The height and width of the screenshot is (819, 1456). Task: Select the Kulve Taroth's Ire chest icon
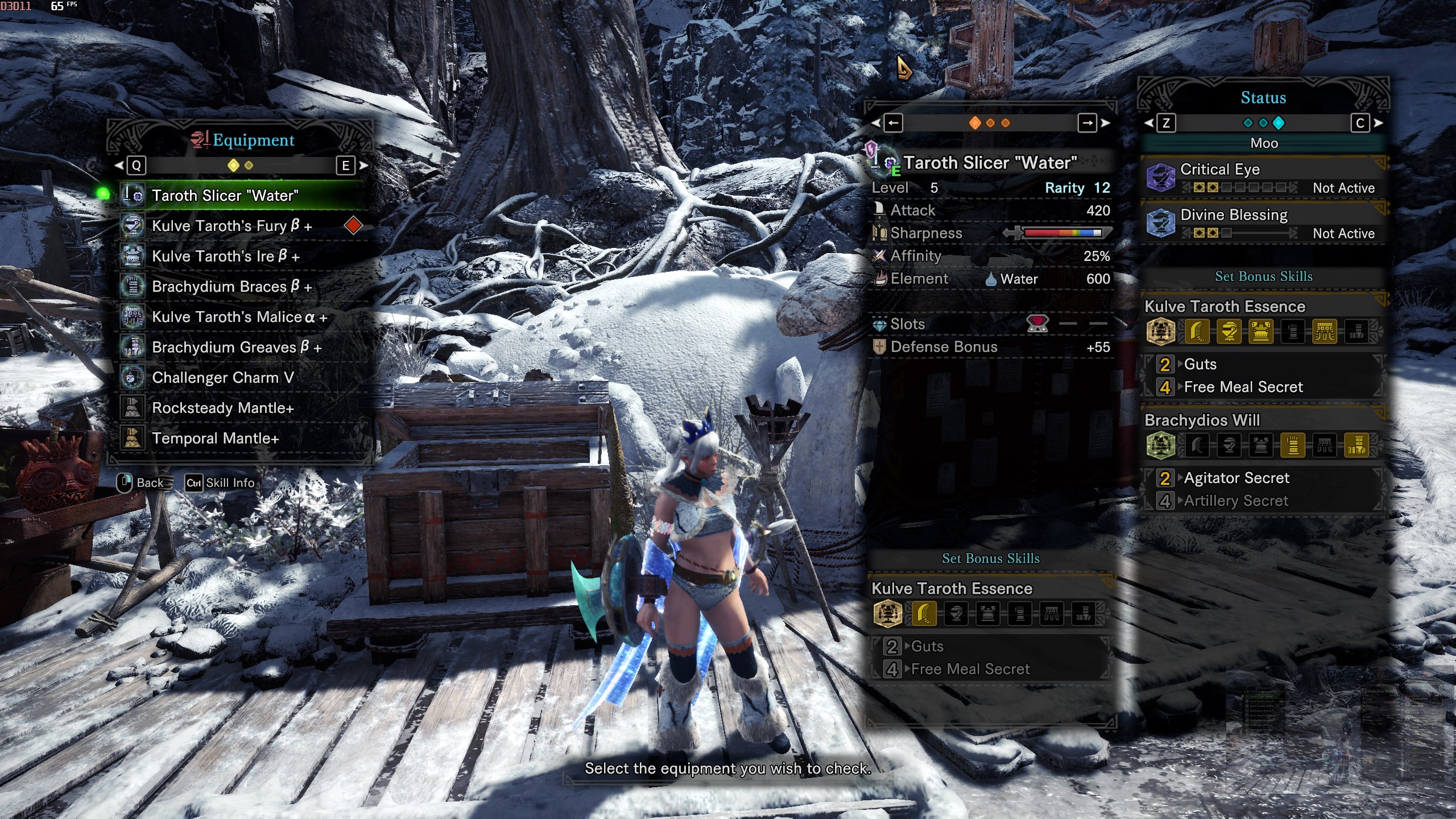coord(133,256)
